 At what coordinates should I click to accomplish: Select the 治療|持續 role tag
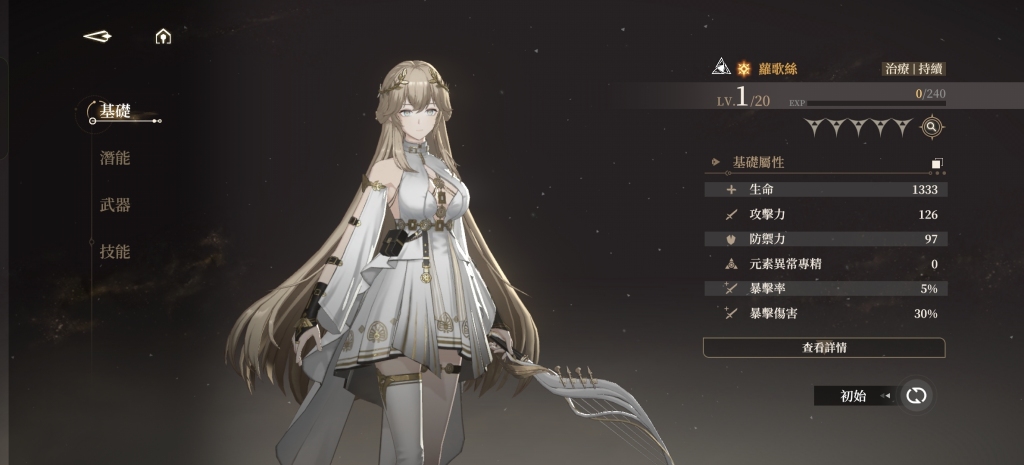click(913, 69)
